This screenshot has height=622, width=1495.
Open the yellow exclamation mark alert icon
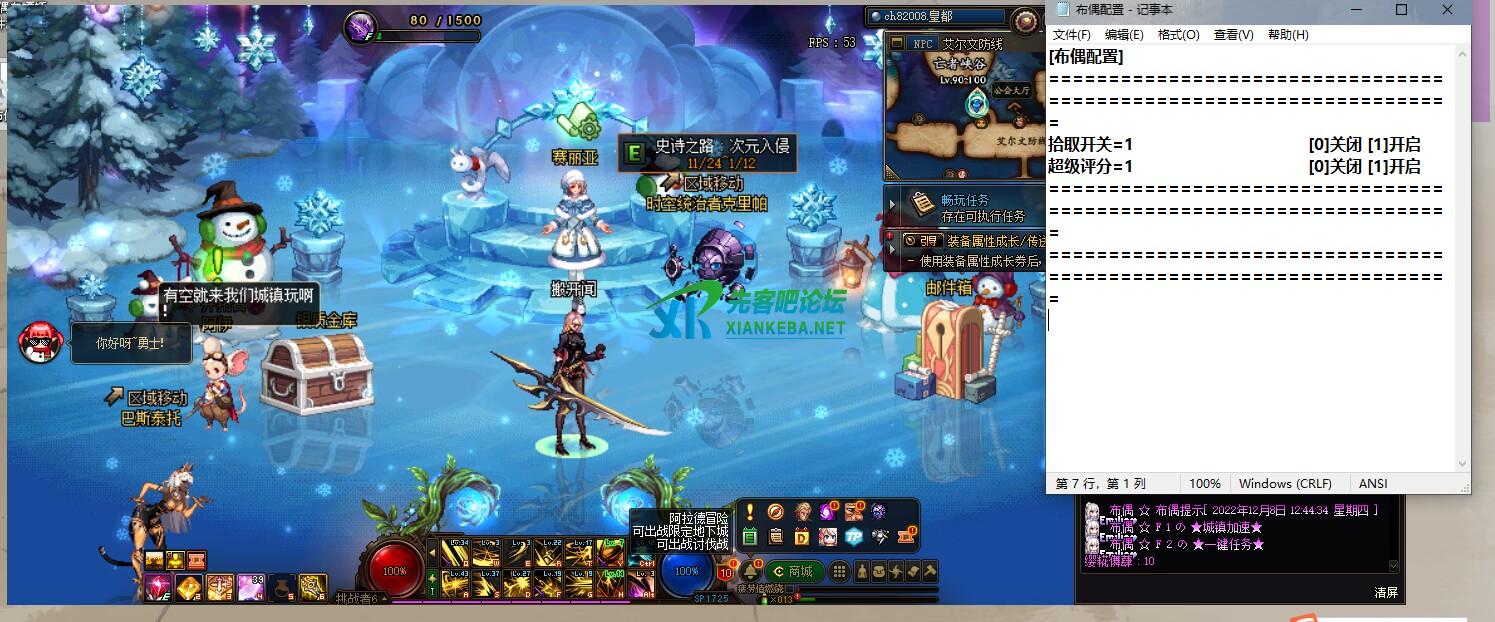[750, 512]
